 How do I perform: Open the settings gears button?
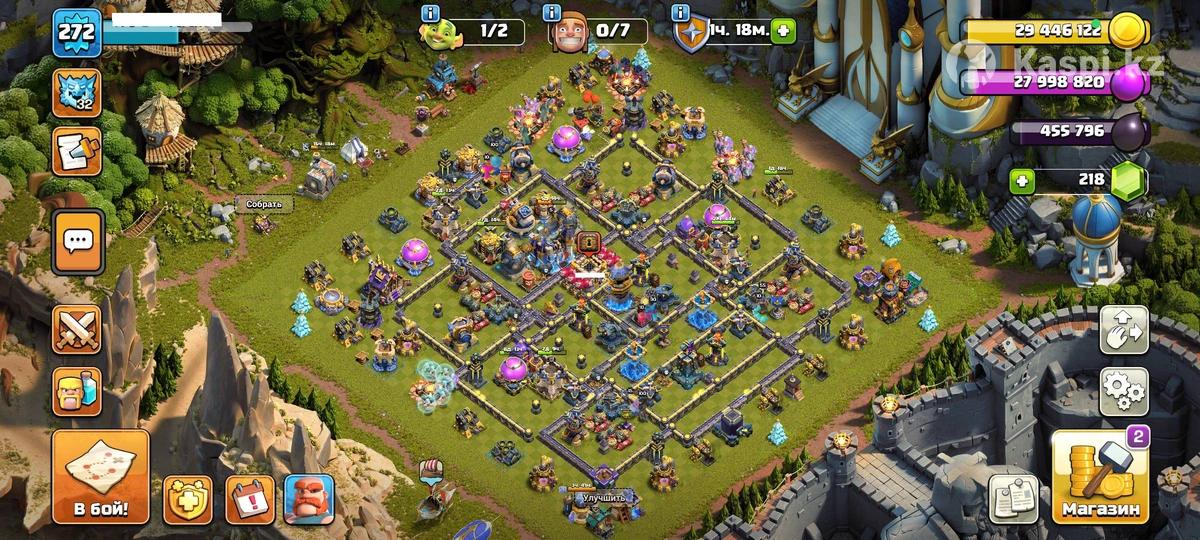pyautogui.click(x=1124, y=391)
